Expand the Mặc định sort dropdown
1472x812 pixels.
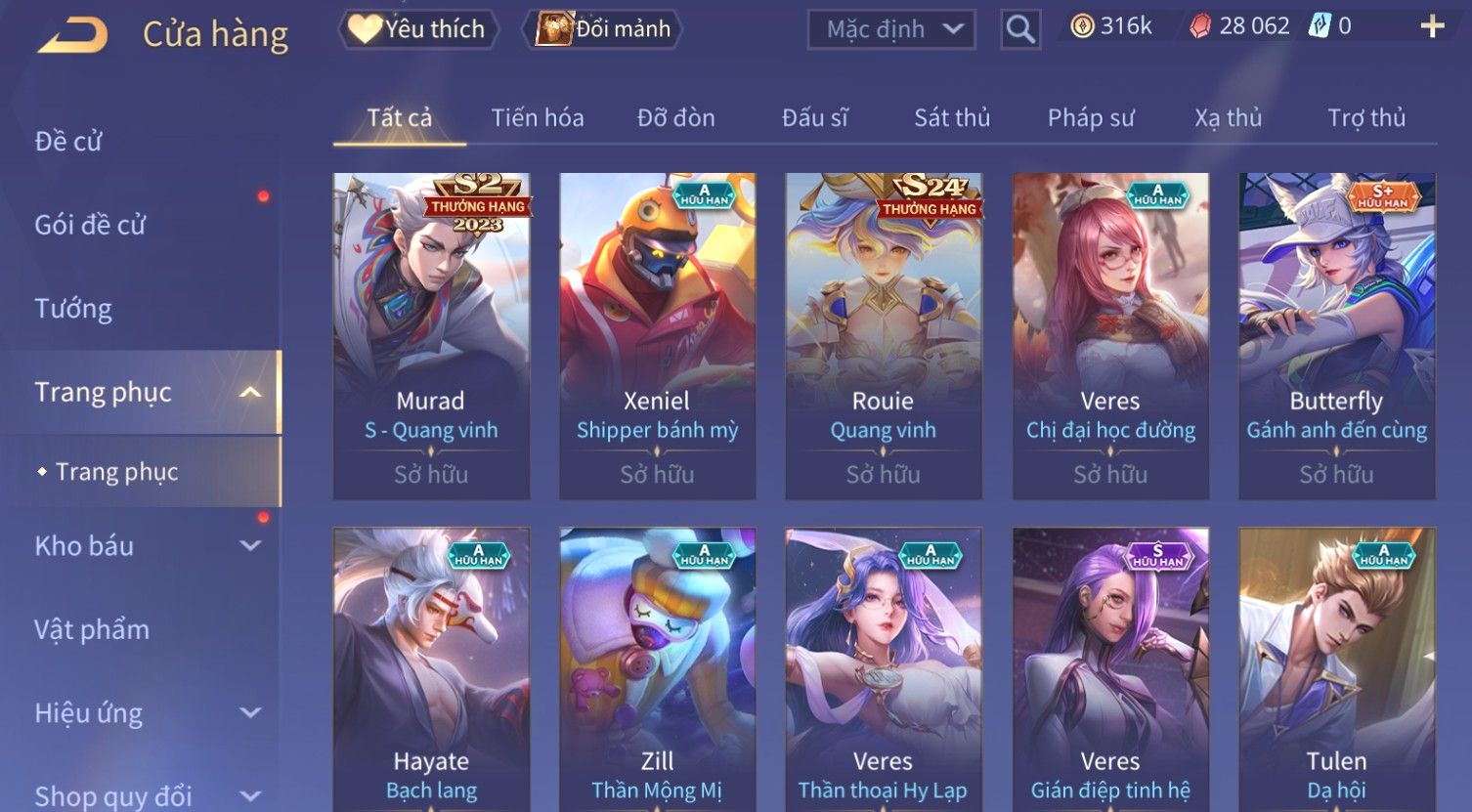tap(891, 29)
